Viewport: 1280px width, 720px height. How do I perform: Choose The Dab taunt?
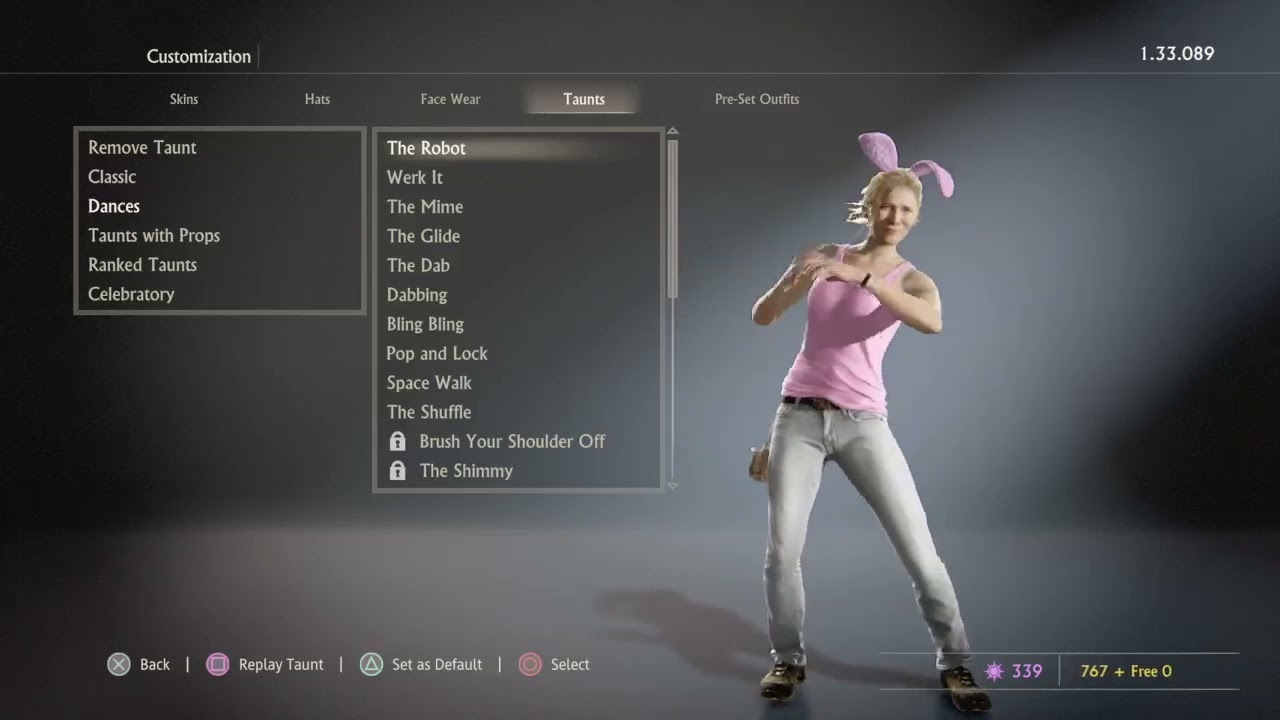(418, 265)
